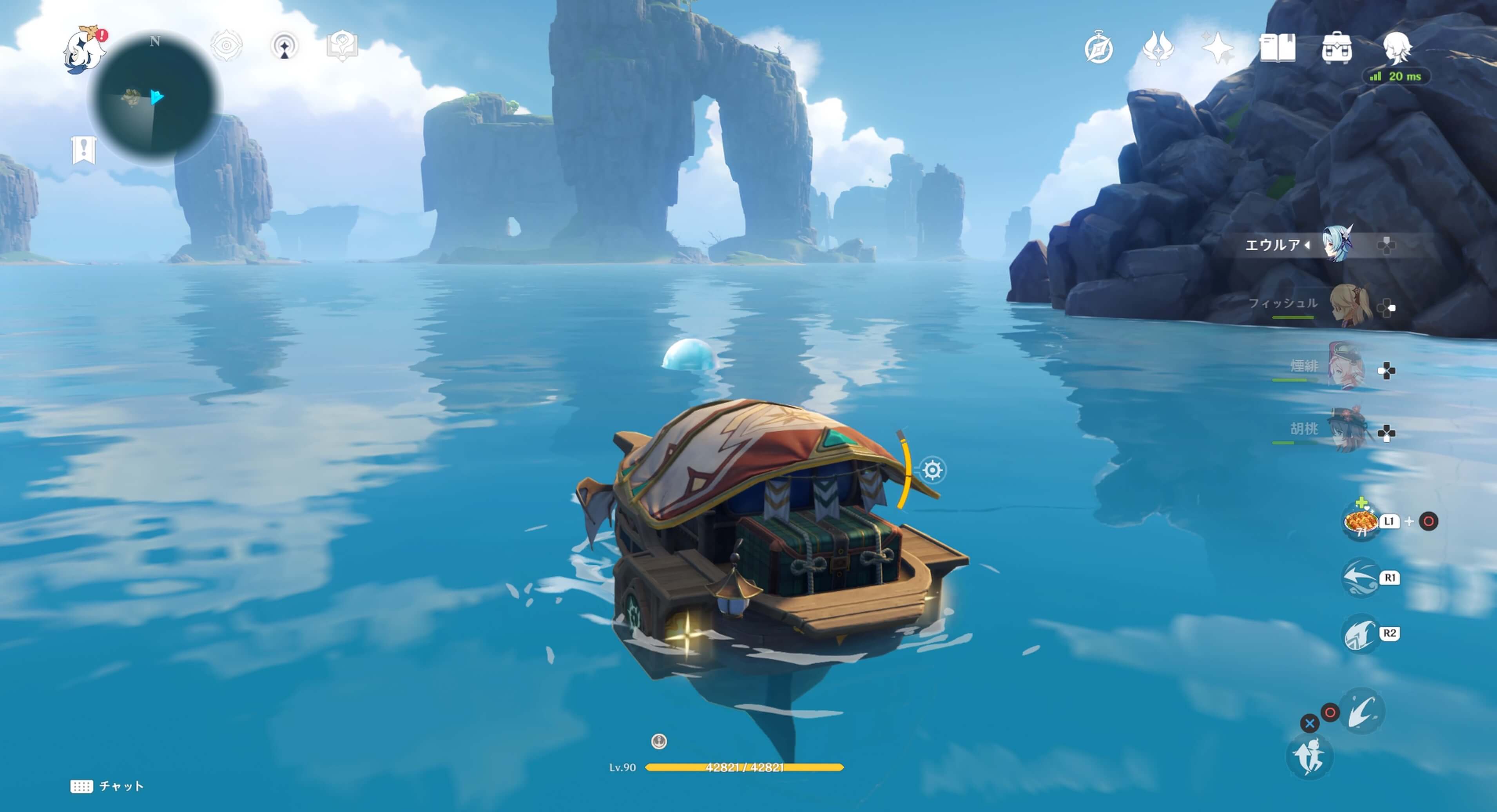
Task: Open the Wish four-point star icon
Action: coord(1218,48)
